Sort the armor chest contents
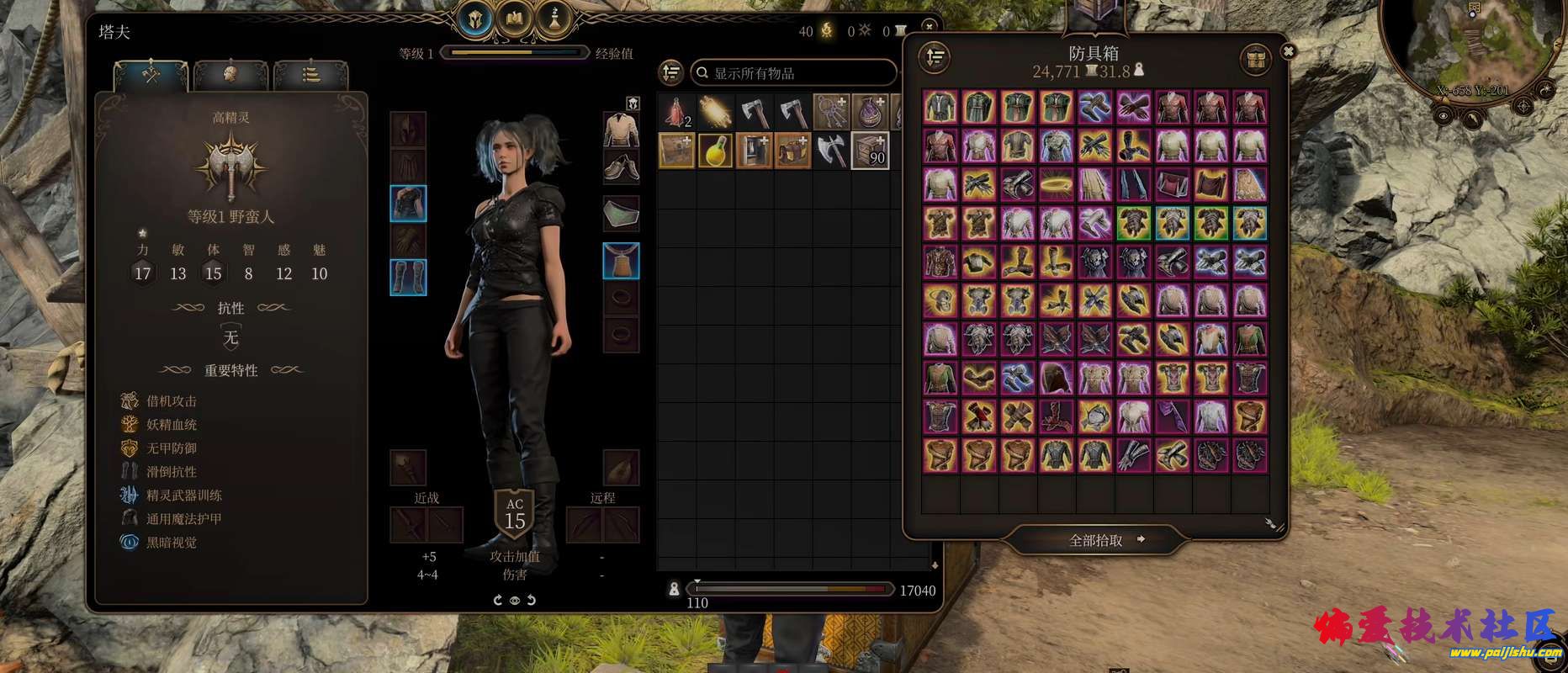 coord(935,57)
